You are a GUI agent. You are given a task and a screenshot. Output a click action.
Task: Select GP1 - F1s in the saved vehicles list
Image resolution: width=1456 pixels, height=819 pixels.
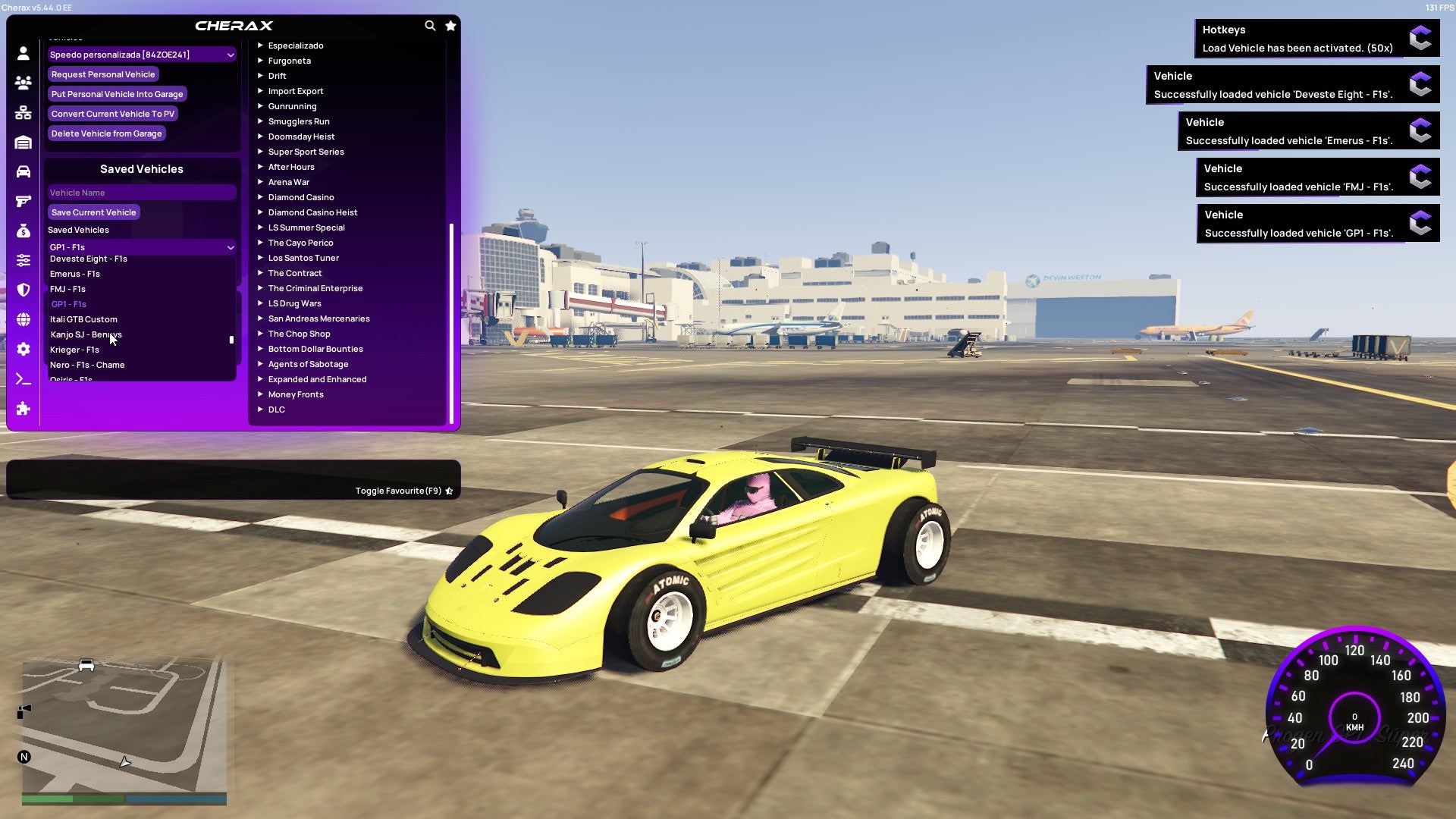[x=69, y=304]
